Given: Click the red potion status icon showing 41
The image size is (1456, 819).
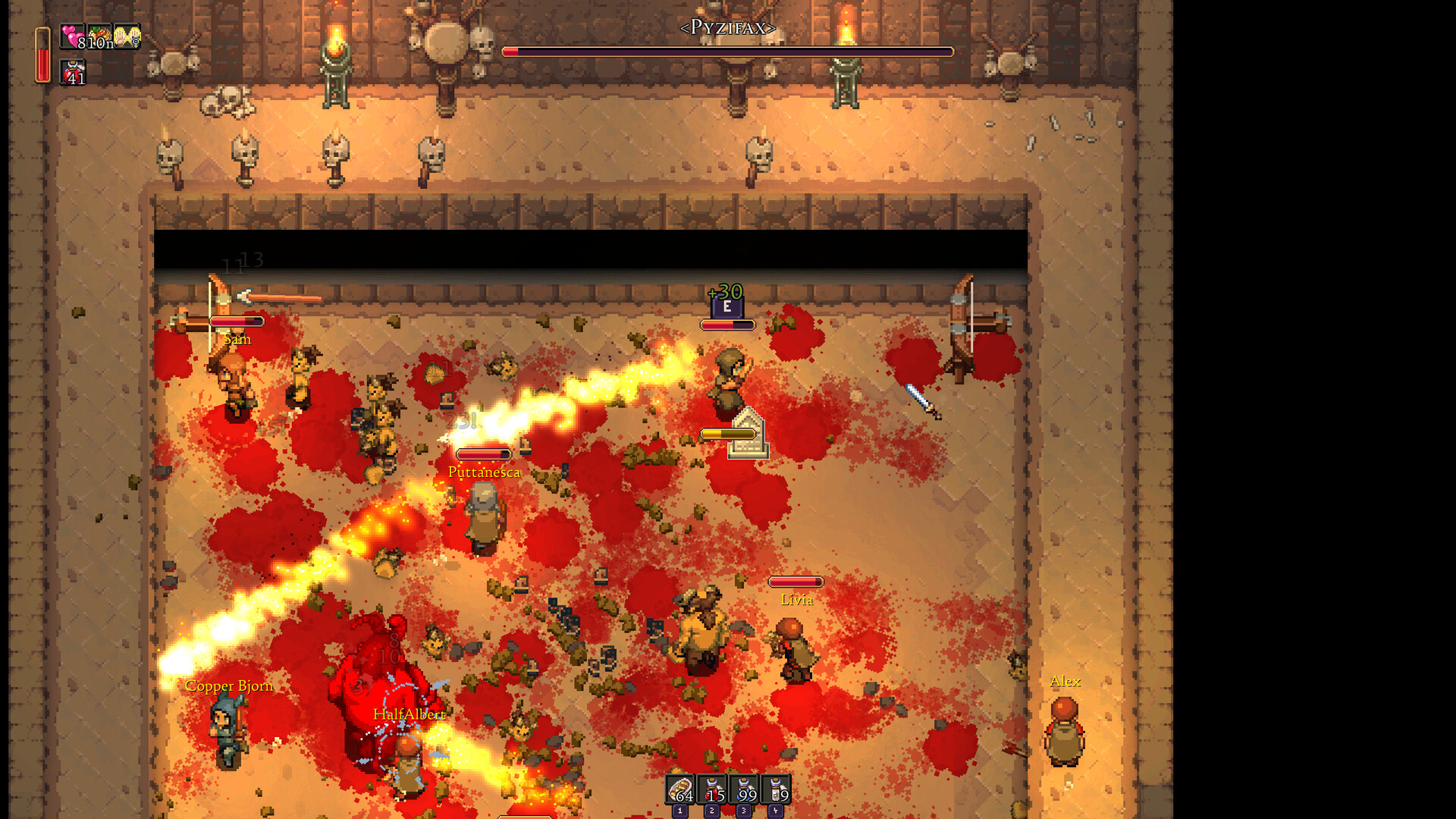Looking at the screenshot, I should point(73,72).
